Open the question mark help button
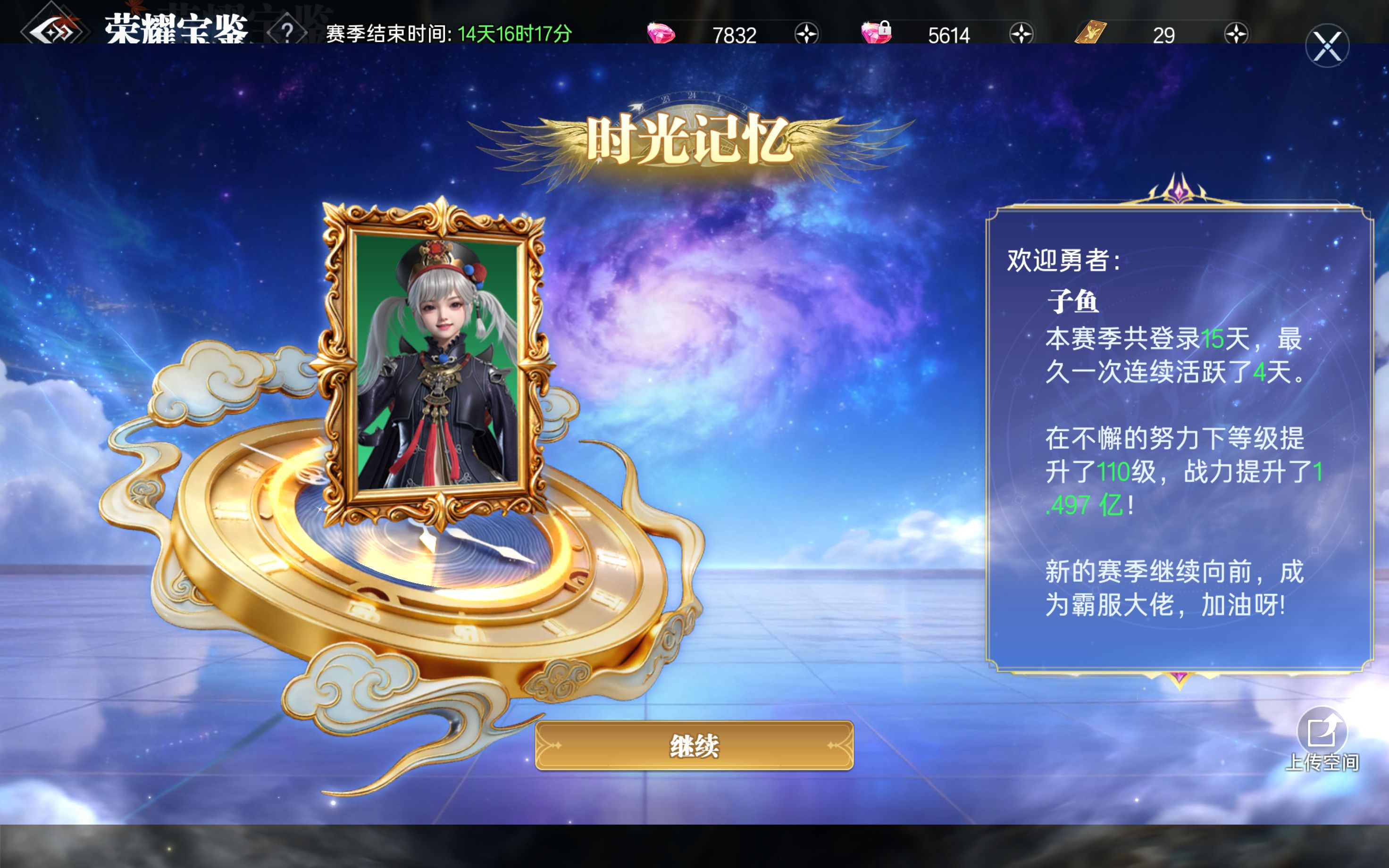 pyautogui.click(x=287, y=33)
